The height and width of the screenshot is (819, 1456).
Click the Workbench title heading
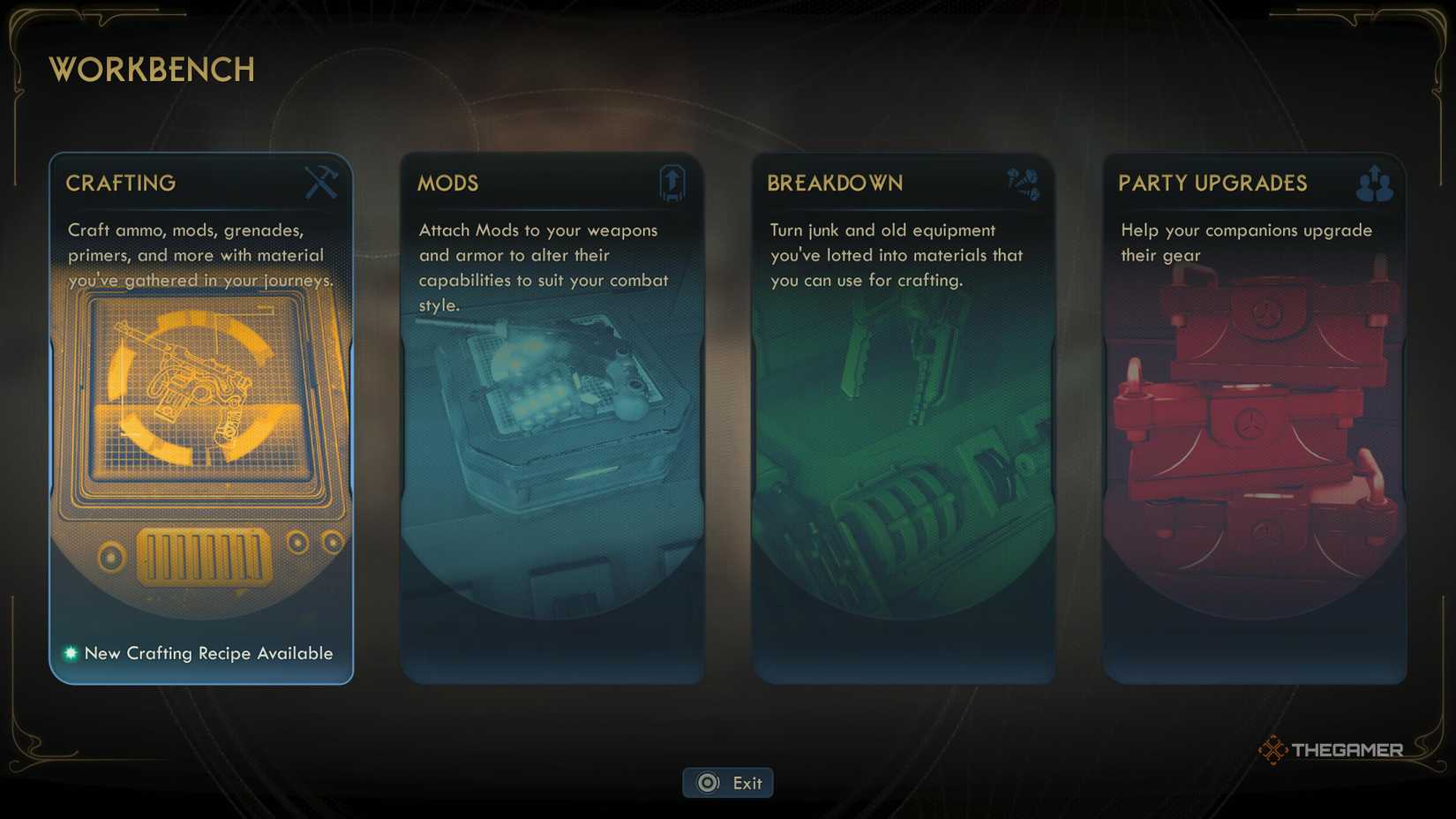(x=151, y=70)
